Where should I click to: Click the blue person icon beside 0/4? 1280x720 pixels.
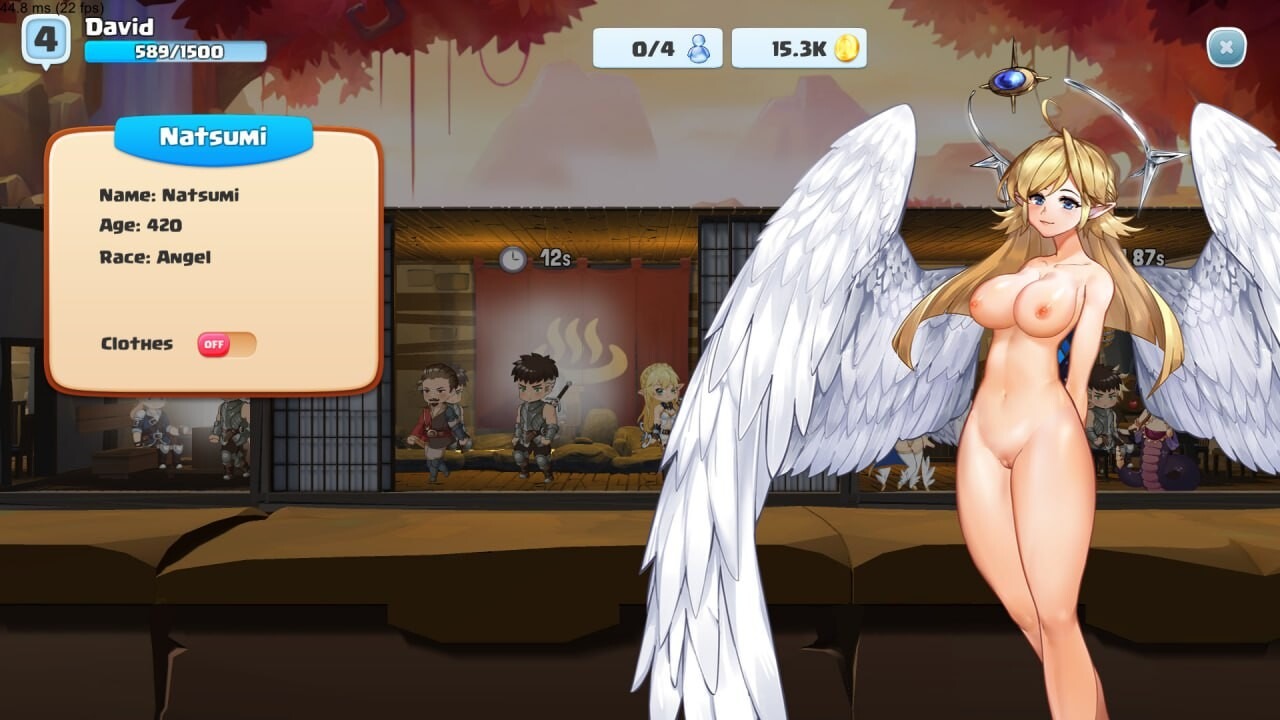pyautogui.click(x=699, y=47)
